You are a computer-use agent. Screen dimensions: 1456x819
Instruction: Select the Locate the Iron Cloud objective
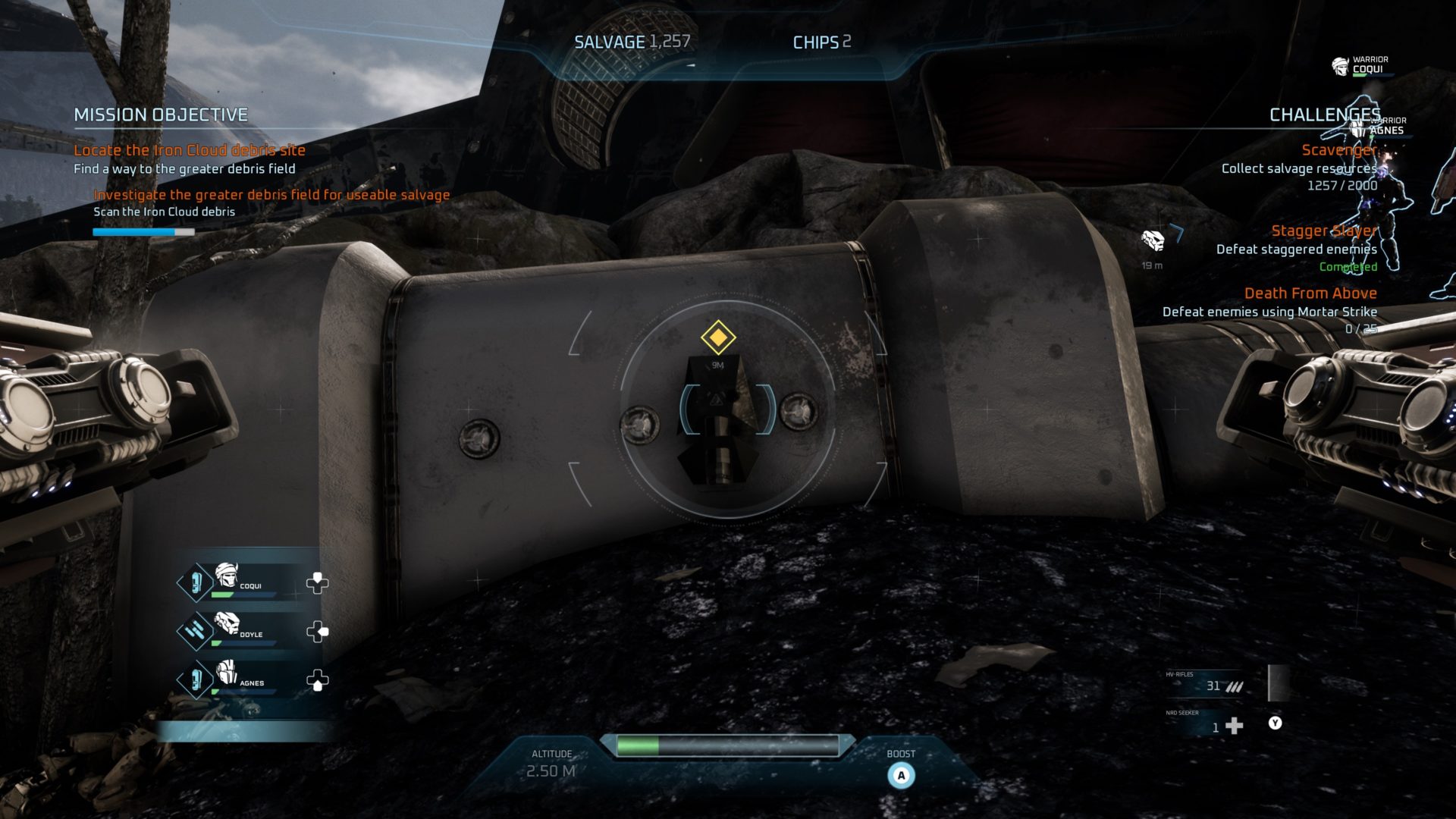(189, 150)
